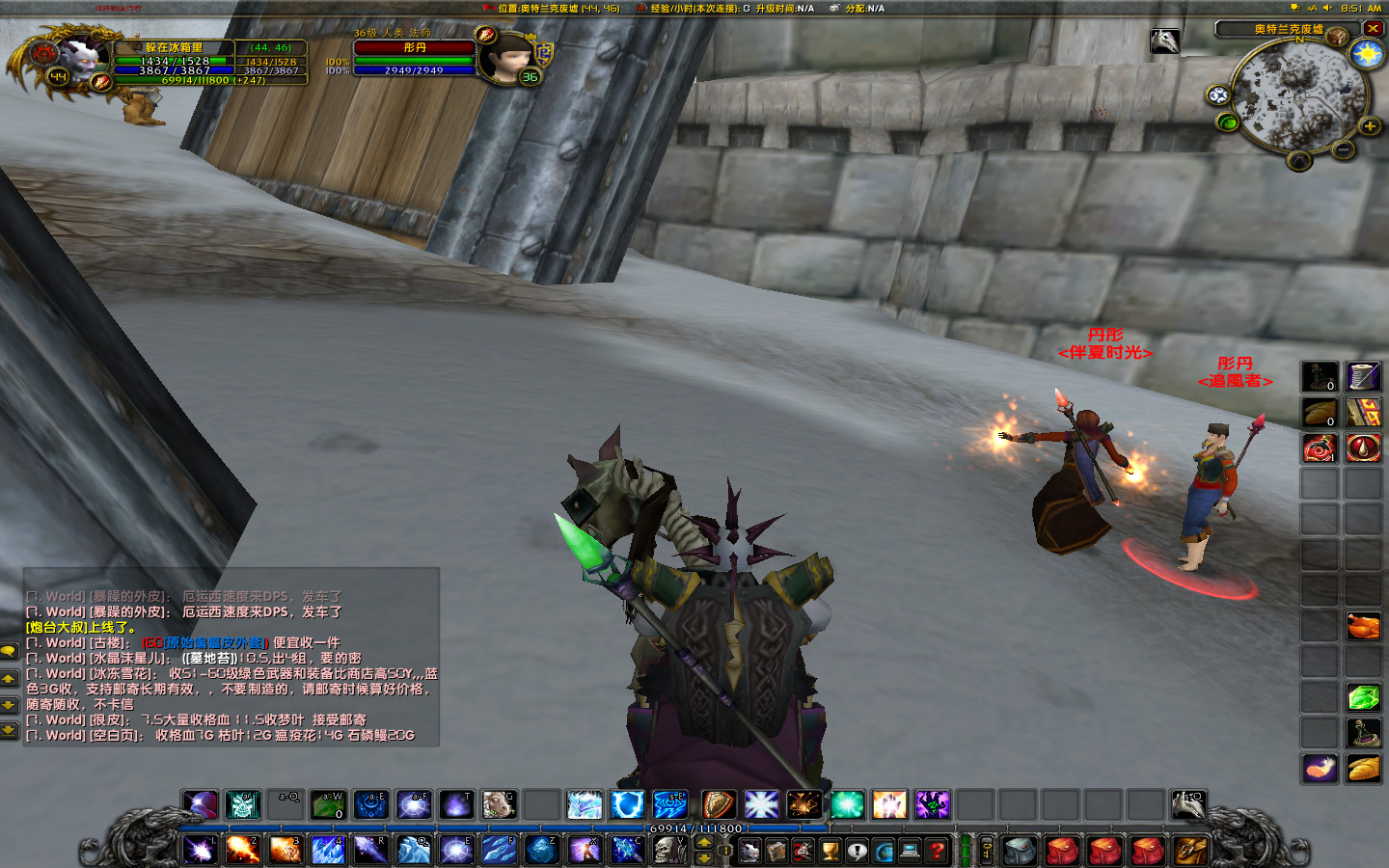
Task: Click the zone name 奥特兰克废墟 above the minimap
Action: (x=1287, y=29)
